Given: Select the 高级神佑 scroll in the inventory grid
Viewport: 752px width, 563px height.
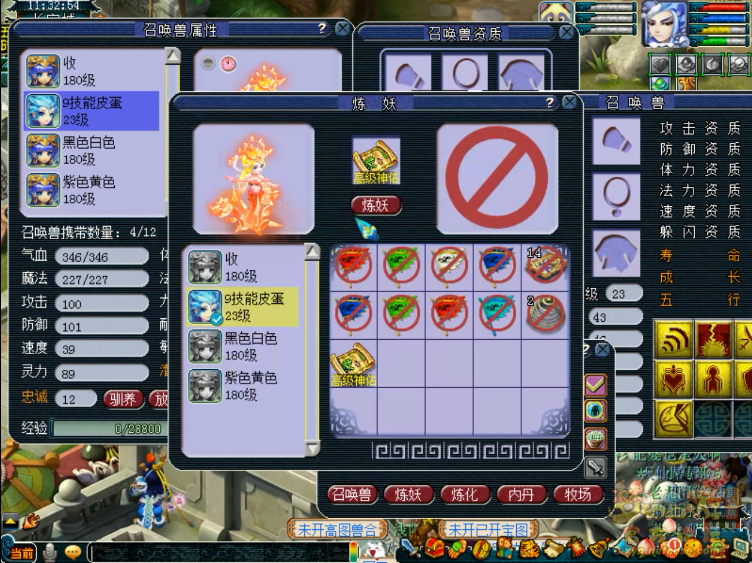Looking at the screenshot, I should 353,364.
